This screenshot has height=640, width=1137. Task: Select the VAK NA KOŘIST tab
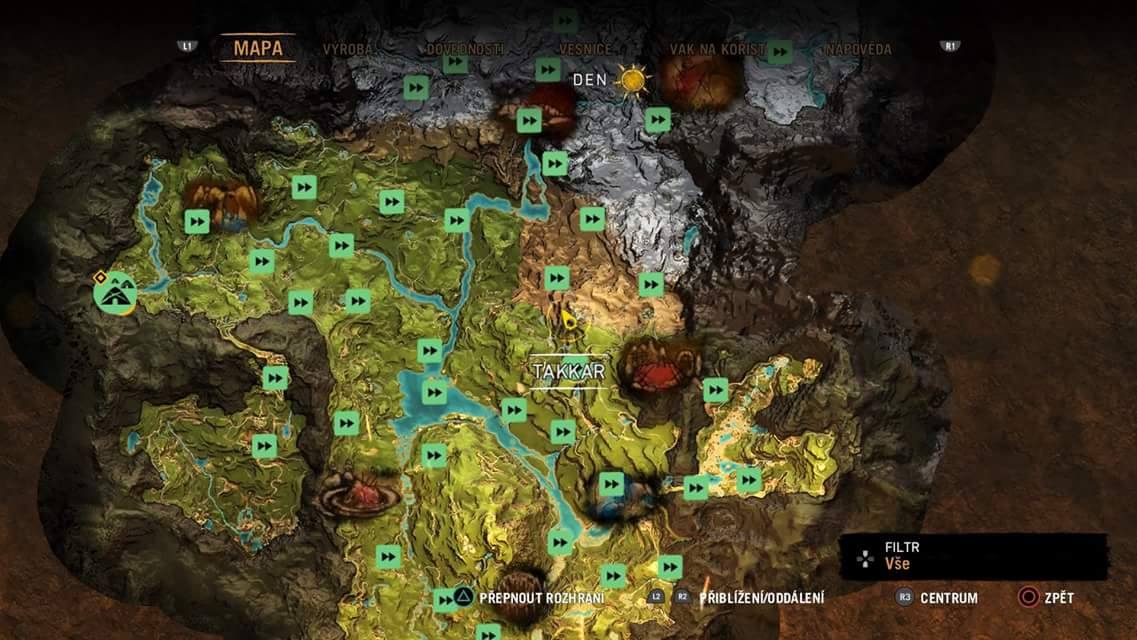tap(718, 48)
